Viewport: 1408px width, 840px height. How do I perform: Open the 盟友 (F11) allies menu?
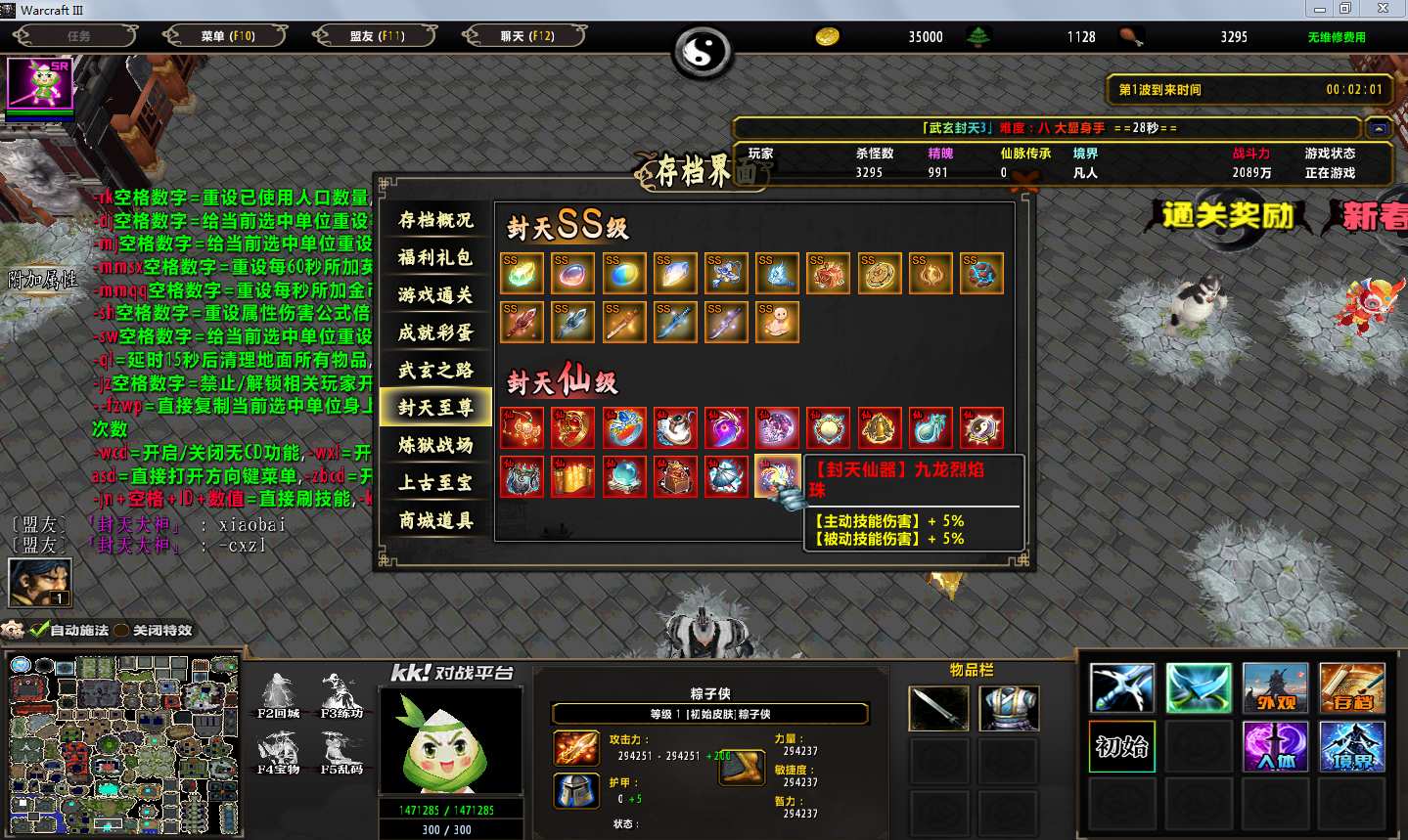click(377, 36)
